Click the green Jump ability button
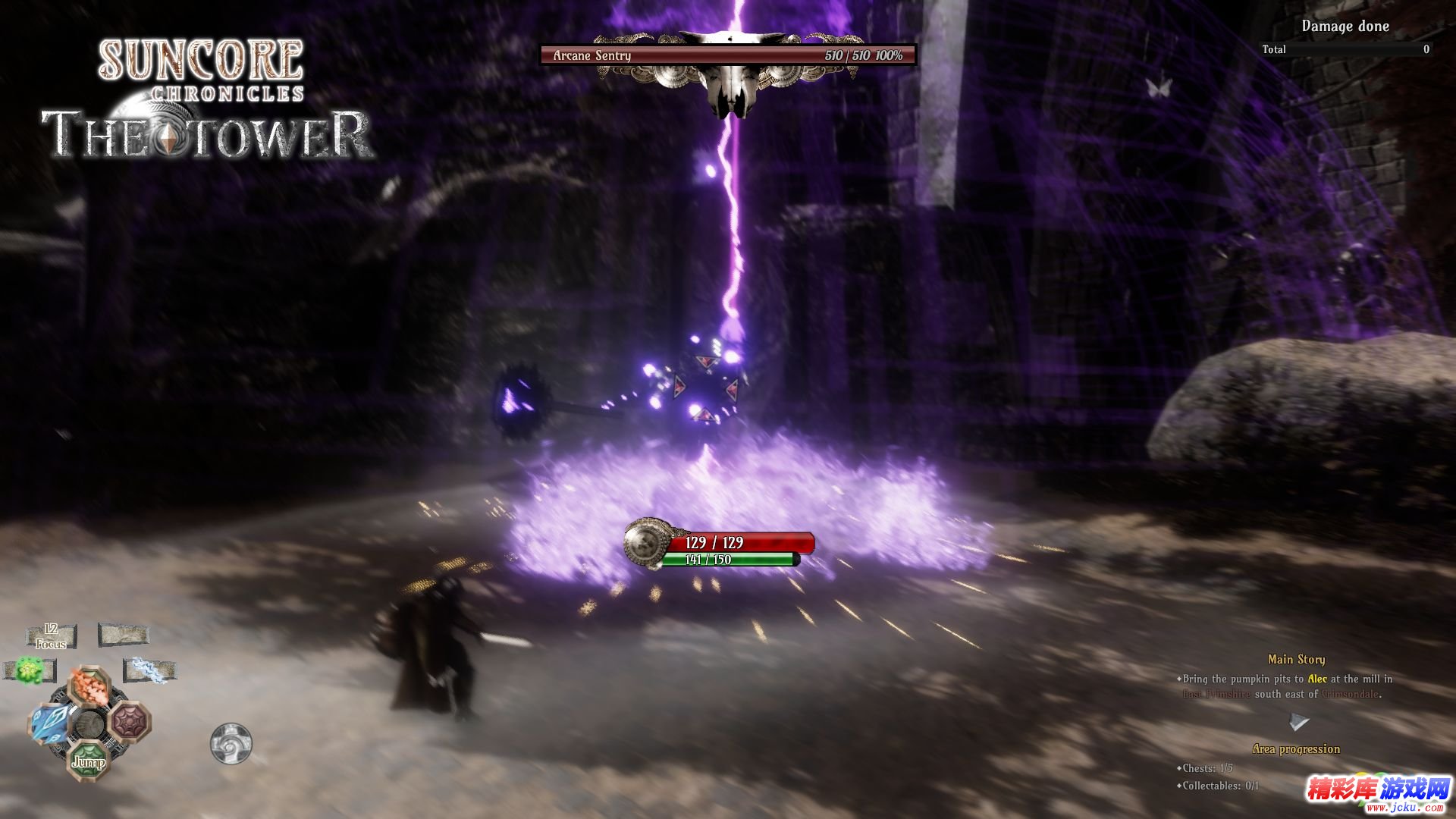The width and height of the screenshot is (1456, 819). [90, 759]
